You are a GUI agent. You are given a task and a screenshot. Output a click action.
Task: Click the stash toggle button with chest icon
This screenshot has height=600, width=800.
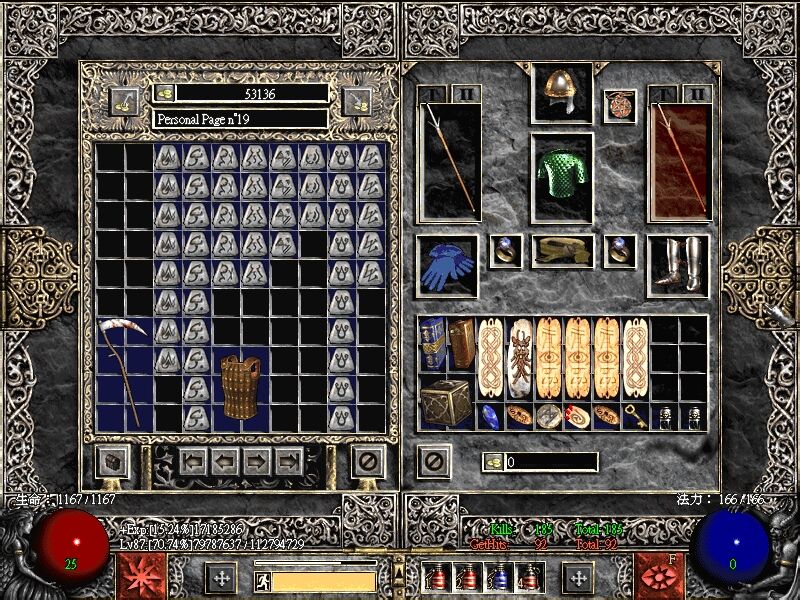(x=111, y=461)
